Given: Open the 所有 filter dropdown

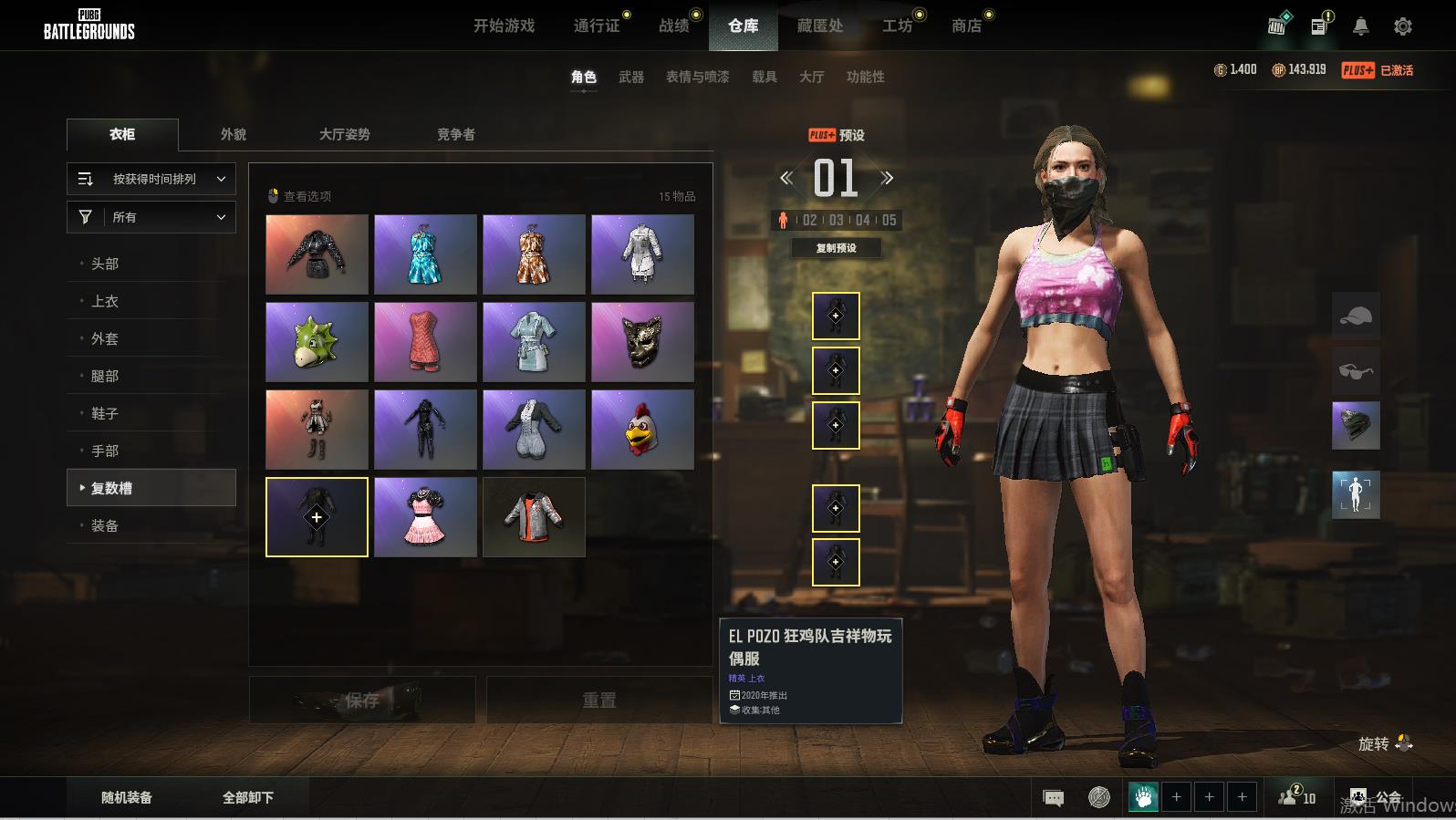Looking at the screenshot, I should [x=151, y=217].
